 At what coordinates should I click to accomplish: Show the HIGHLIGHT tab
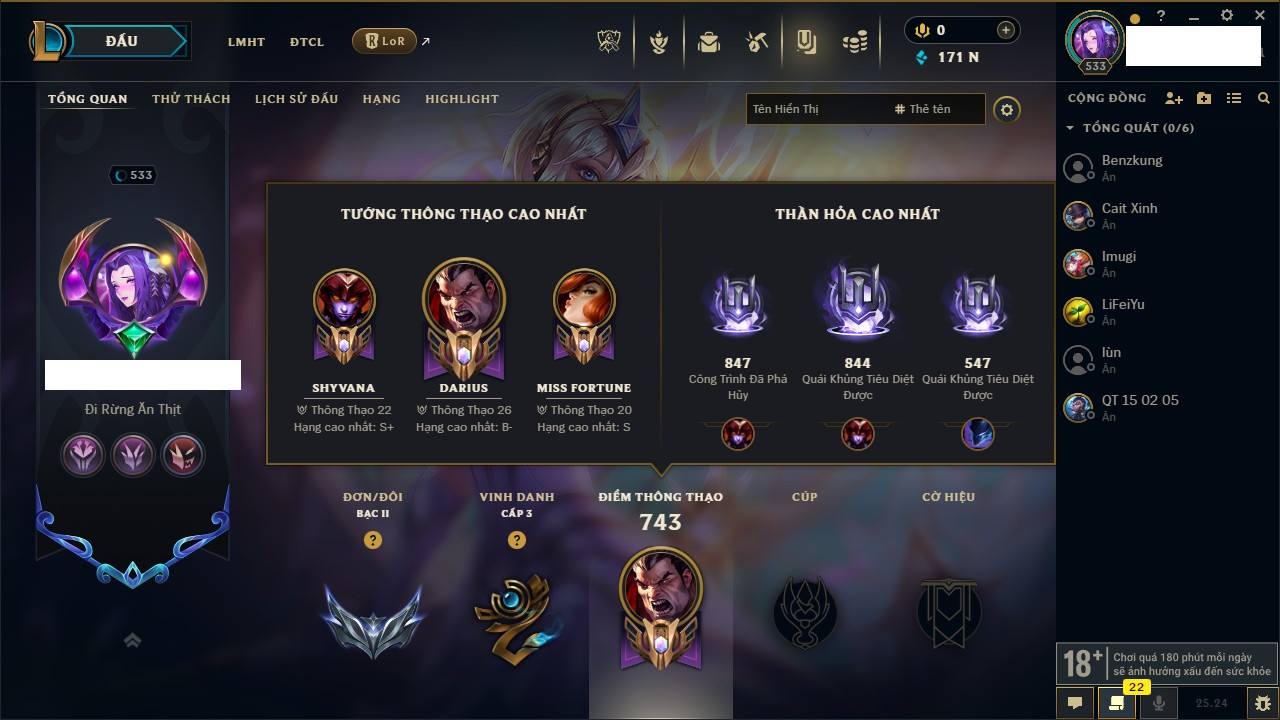click(461, 99)
